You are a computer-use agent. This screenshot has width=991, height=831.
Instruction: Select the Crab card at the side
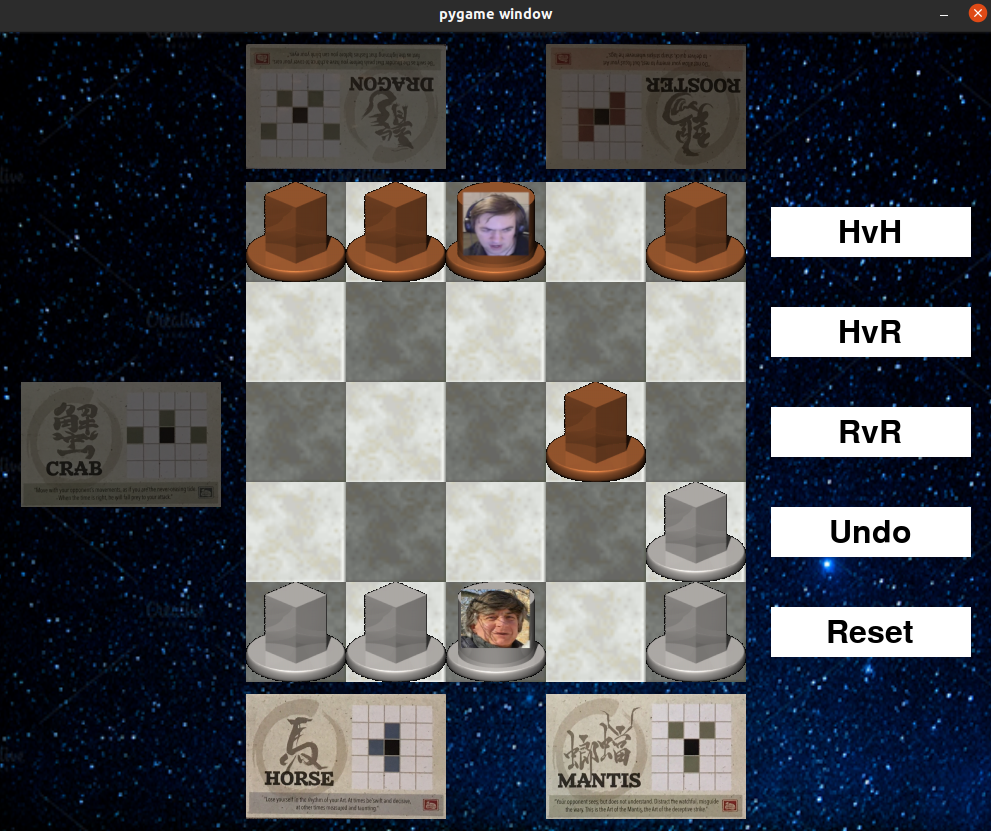pos(121,444)
